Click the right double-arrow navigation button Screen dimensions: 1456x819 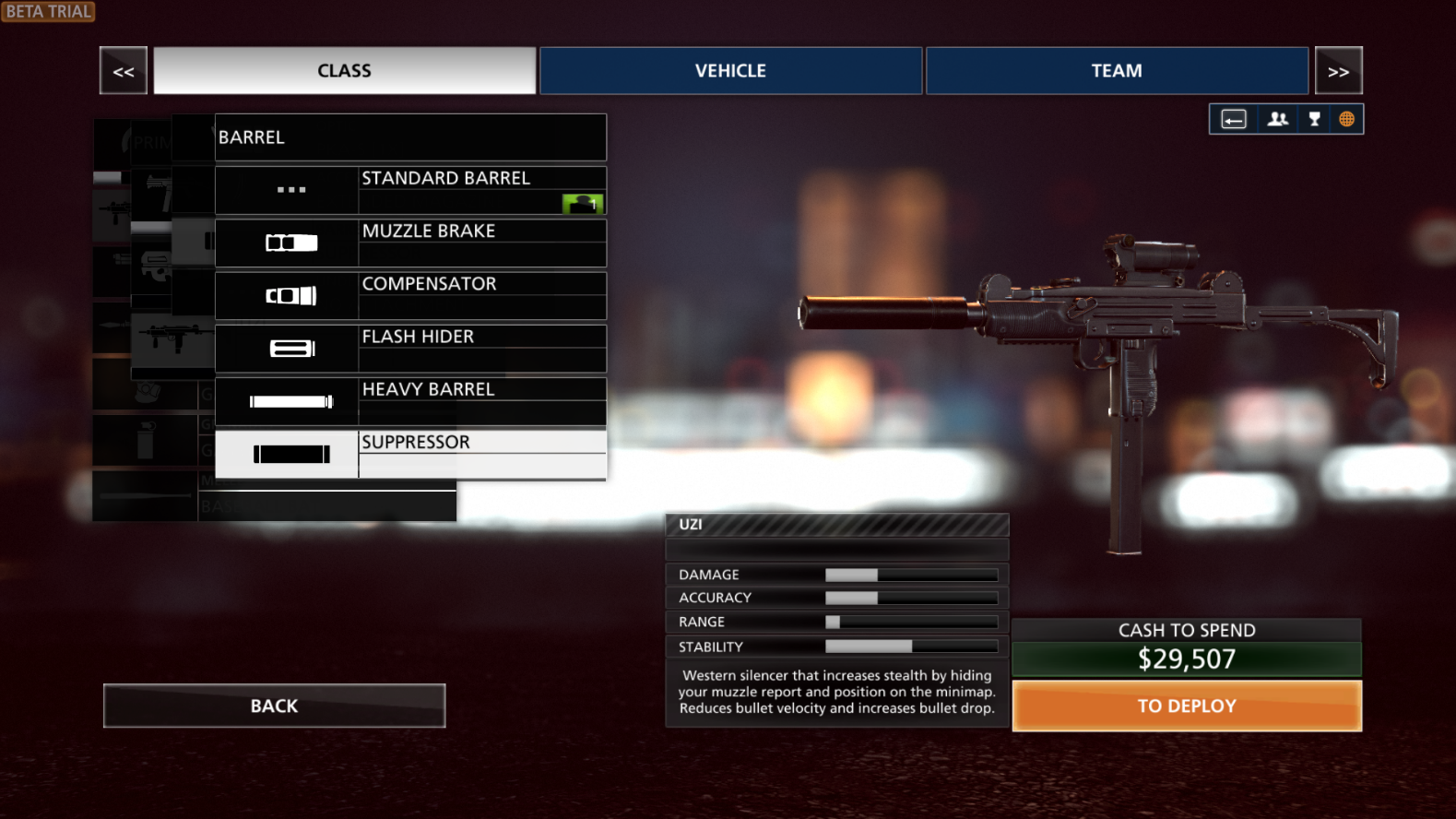tap(1338, 71)
